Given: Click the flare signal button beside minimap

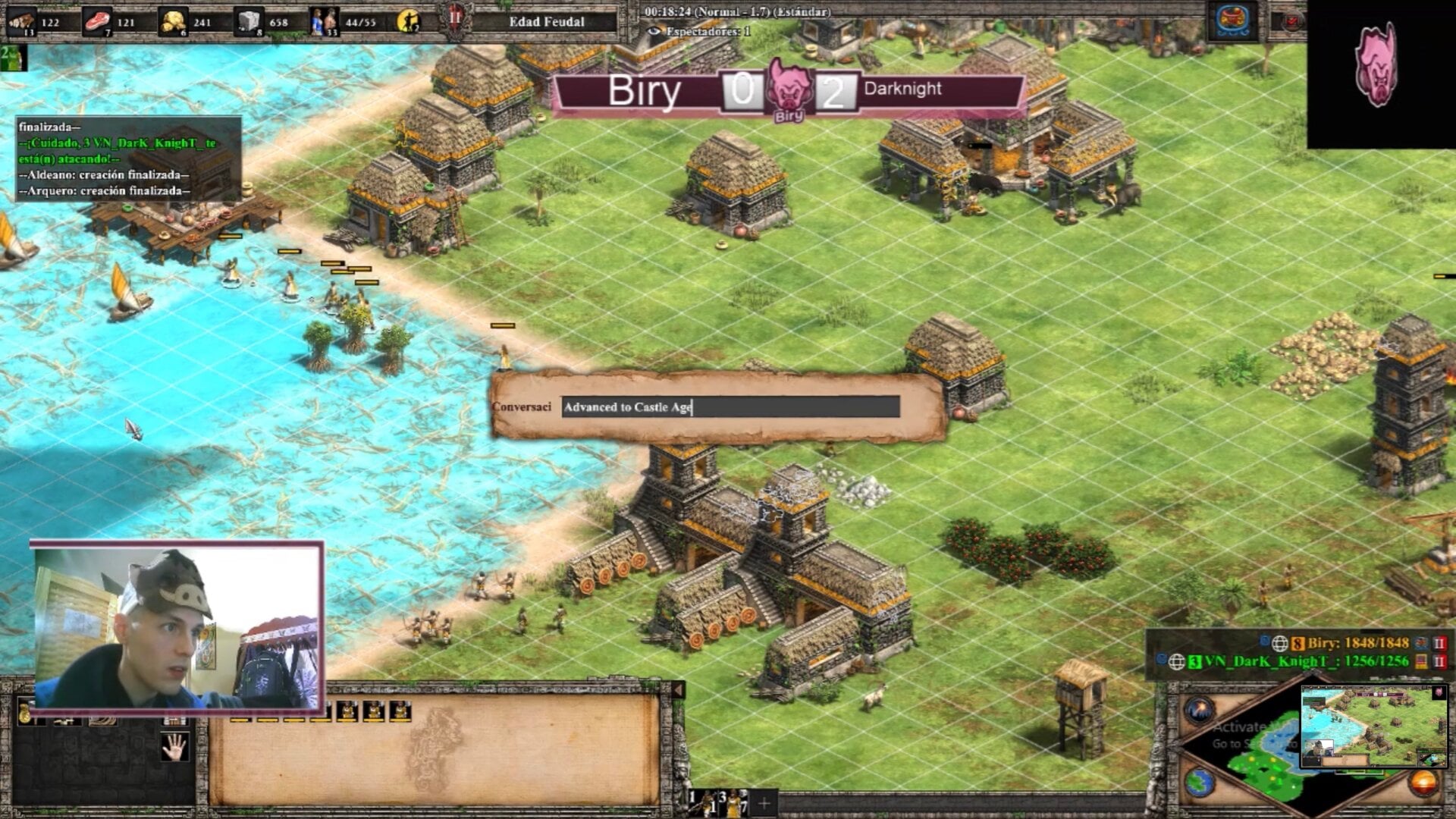Looking at the screenshot, I should click(x=1200, y=711).
